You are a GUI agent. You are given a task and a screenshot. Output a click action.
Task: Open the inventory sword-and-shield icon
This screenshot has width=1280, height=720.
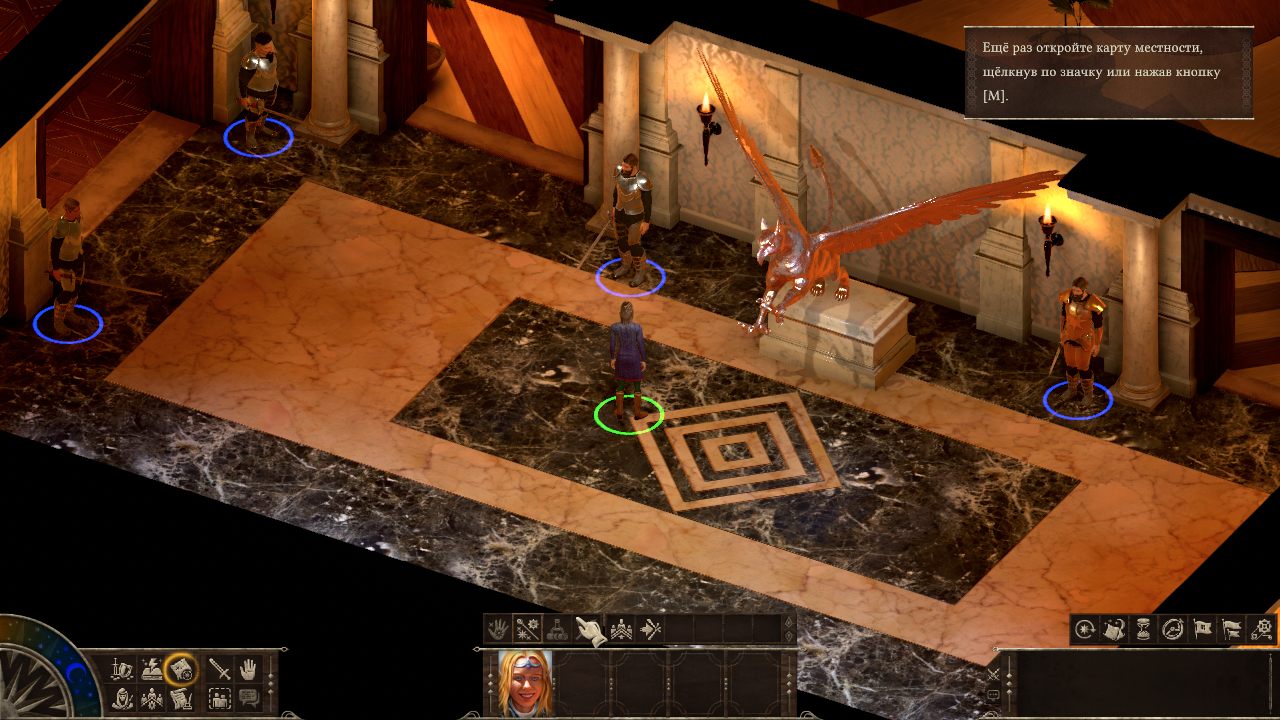122,667
